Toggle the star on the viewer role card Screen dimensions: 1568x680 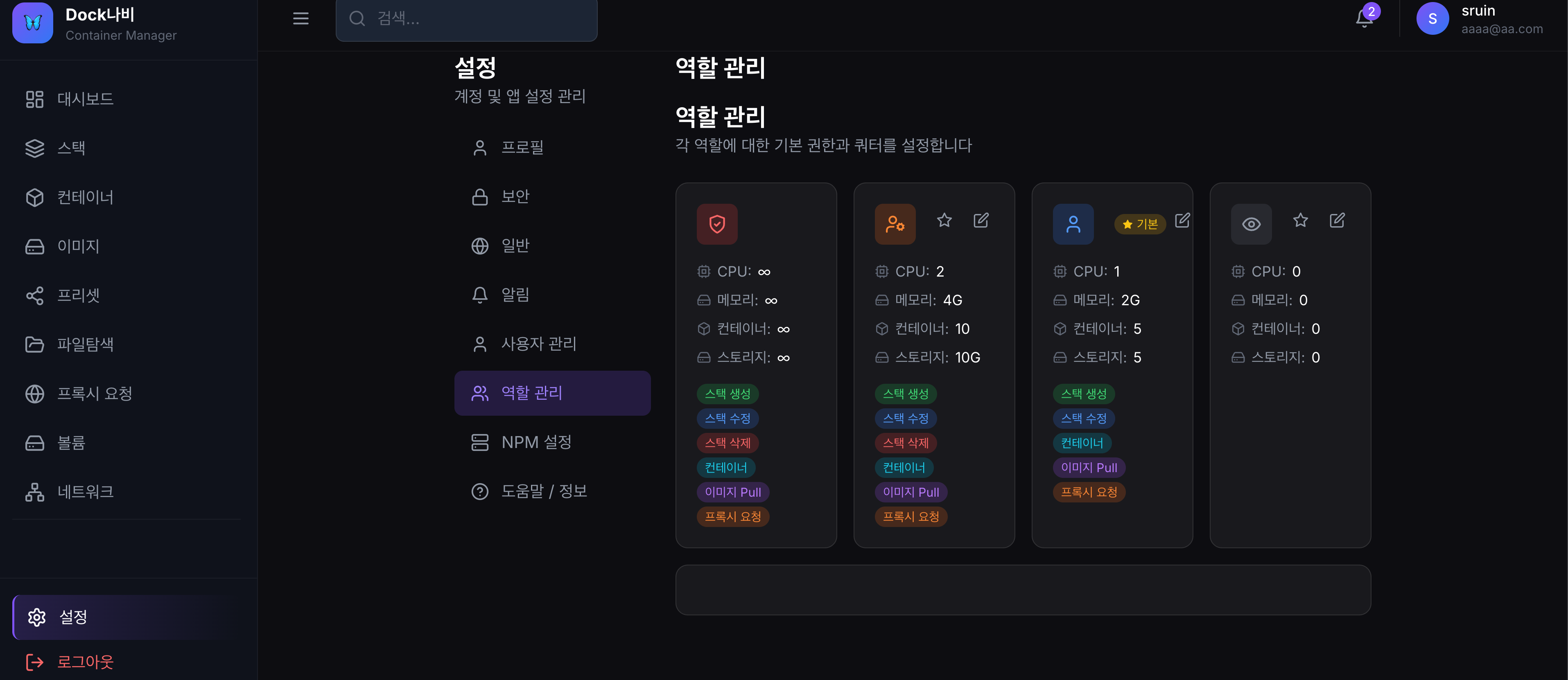[x=1301, y=220]
